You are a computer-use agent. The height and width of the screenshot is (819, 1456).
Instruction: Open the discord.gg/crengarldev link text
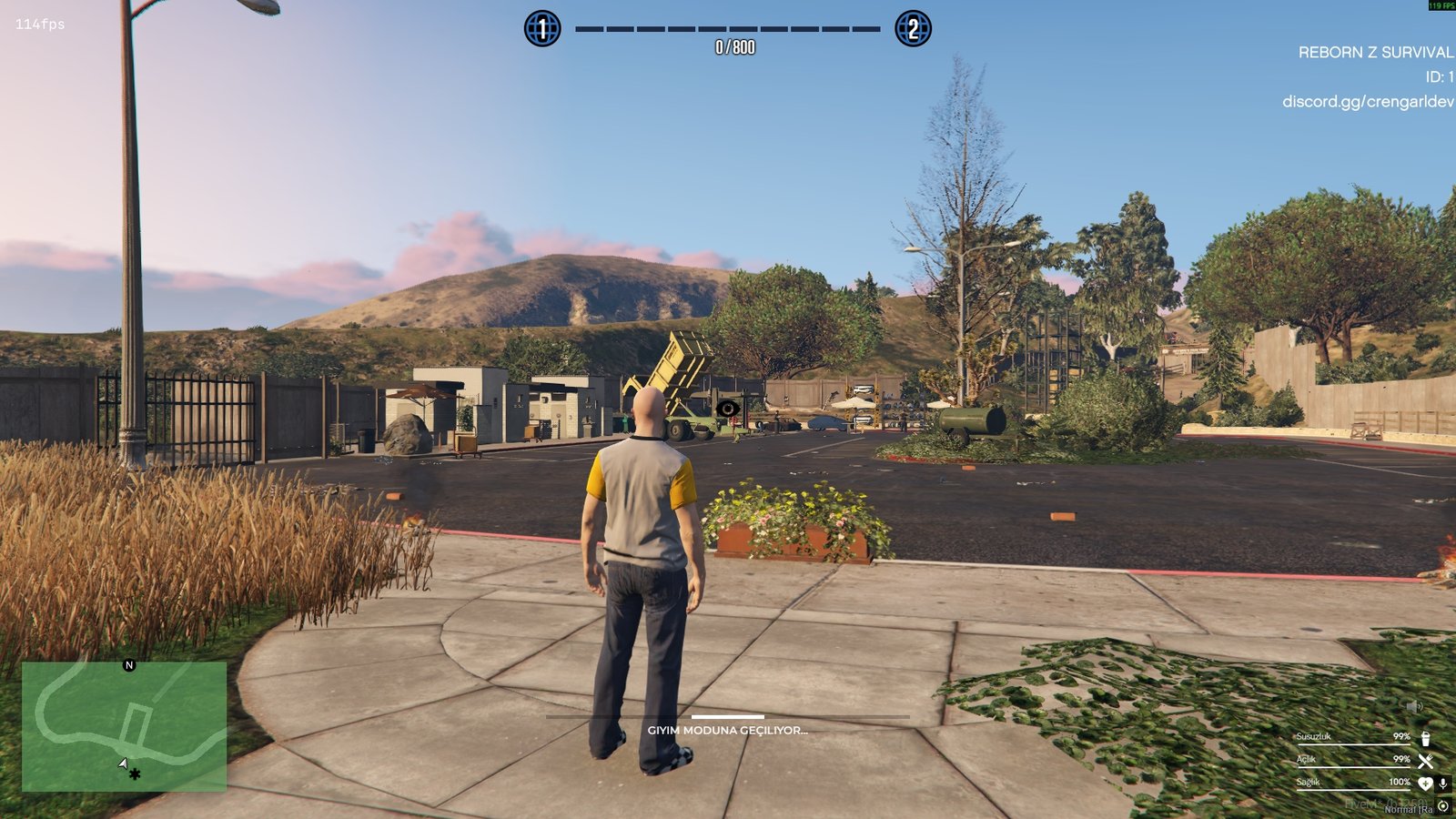tap(1368, 101)
